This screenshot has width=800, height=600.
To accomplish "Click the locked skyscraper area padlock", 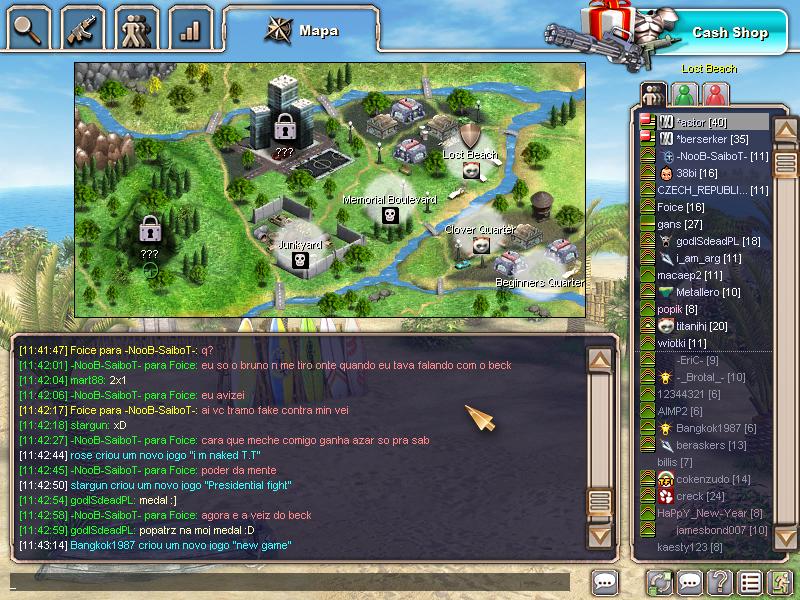I will (x=285, y=127).
